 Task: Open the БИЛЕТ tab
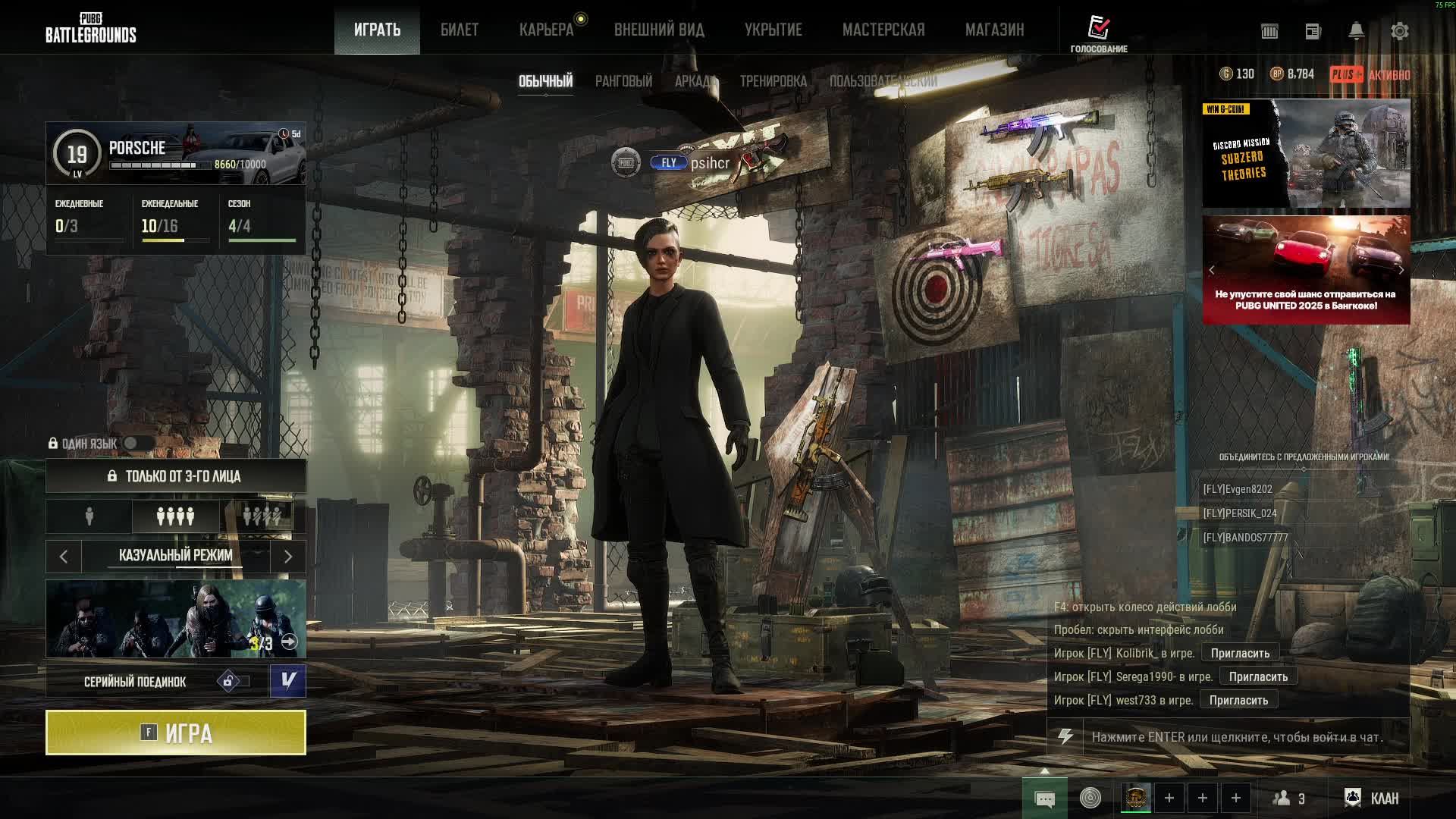460,30
